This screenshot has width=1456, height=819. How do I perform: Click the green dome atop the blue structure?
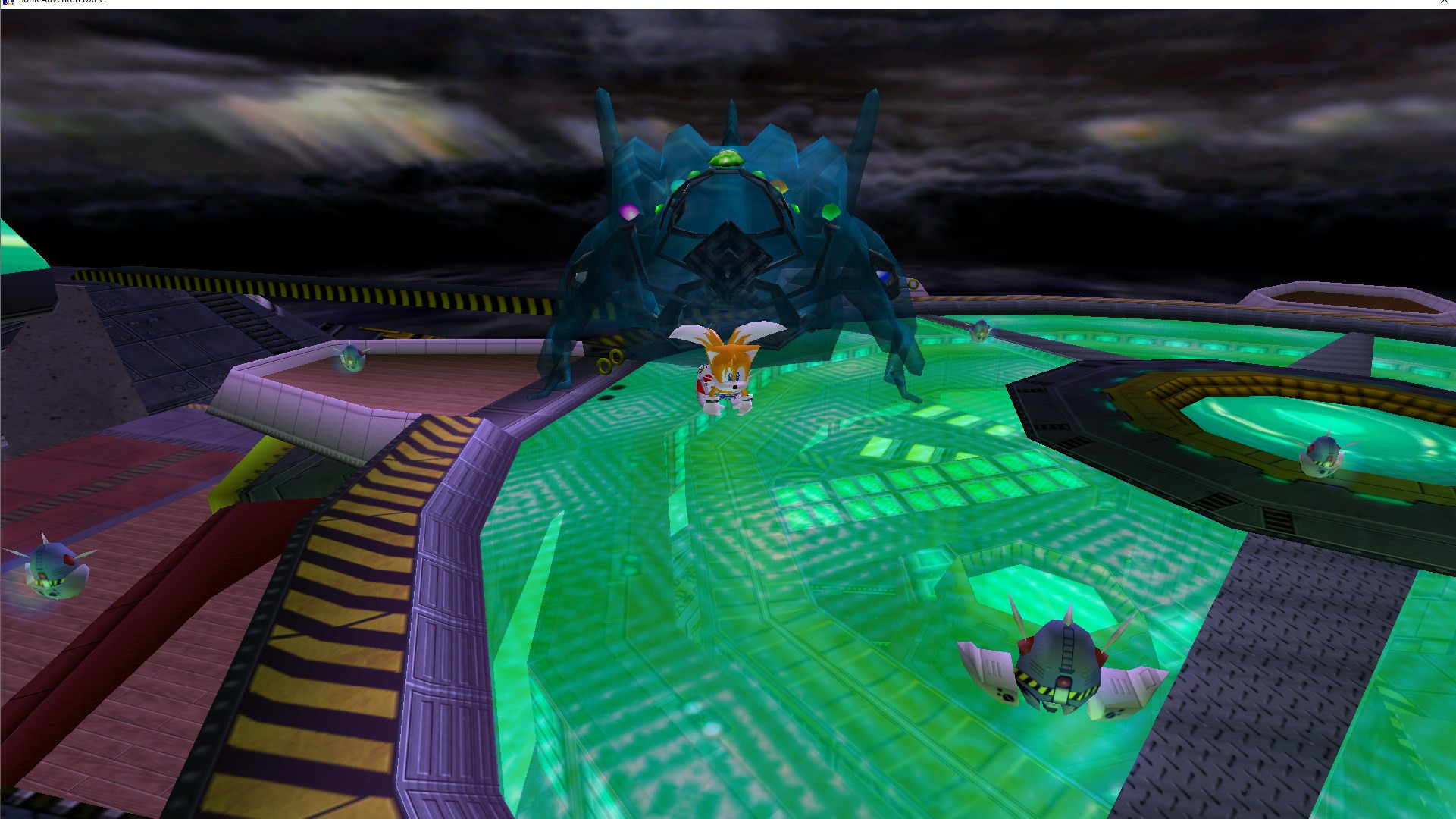point(726,157)
